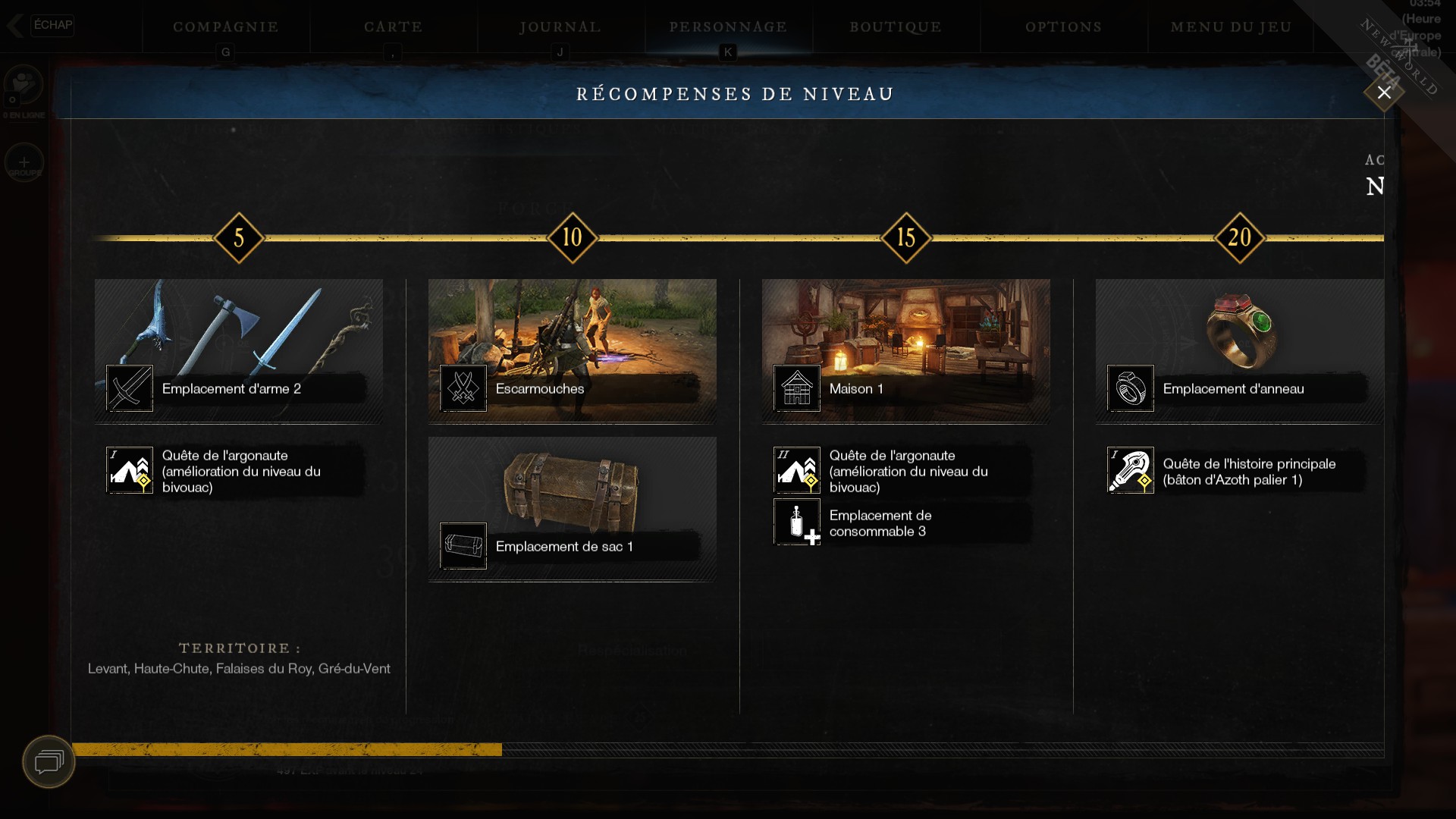Image resolution: width=1456 pixels, height=819 pixels.
Task: Close the level rewards window
Action: (x=1384, y=93)
